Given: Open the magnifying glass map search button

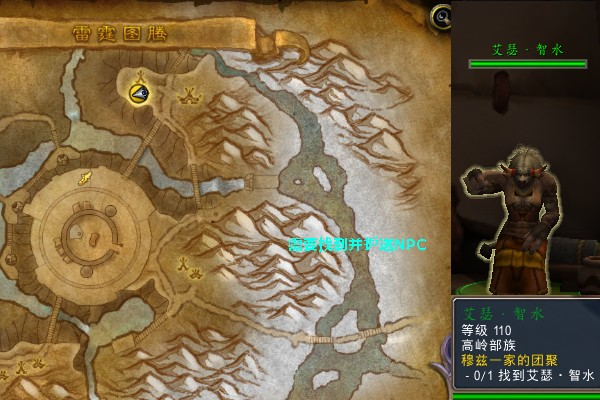Looking at the screenshot, I should 440,15.
